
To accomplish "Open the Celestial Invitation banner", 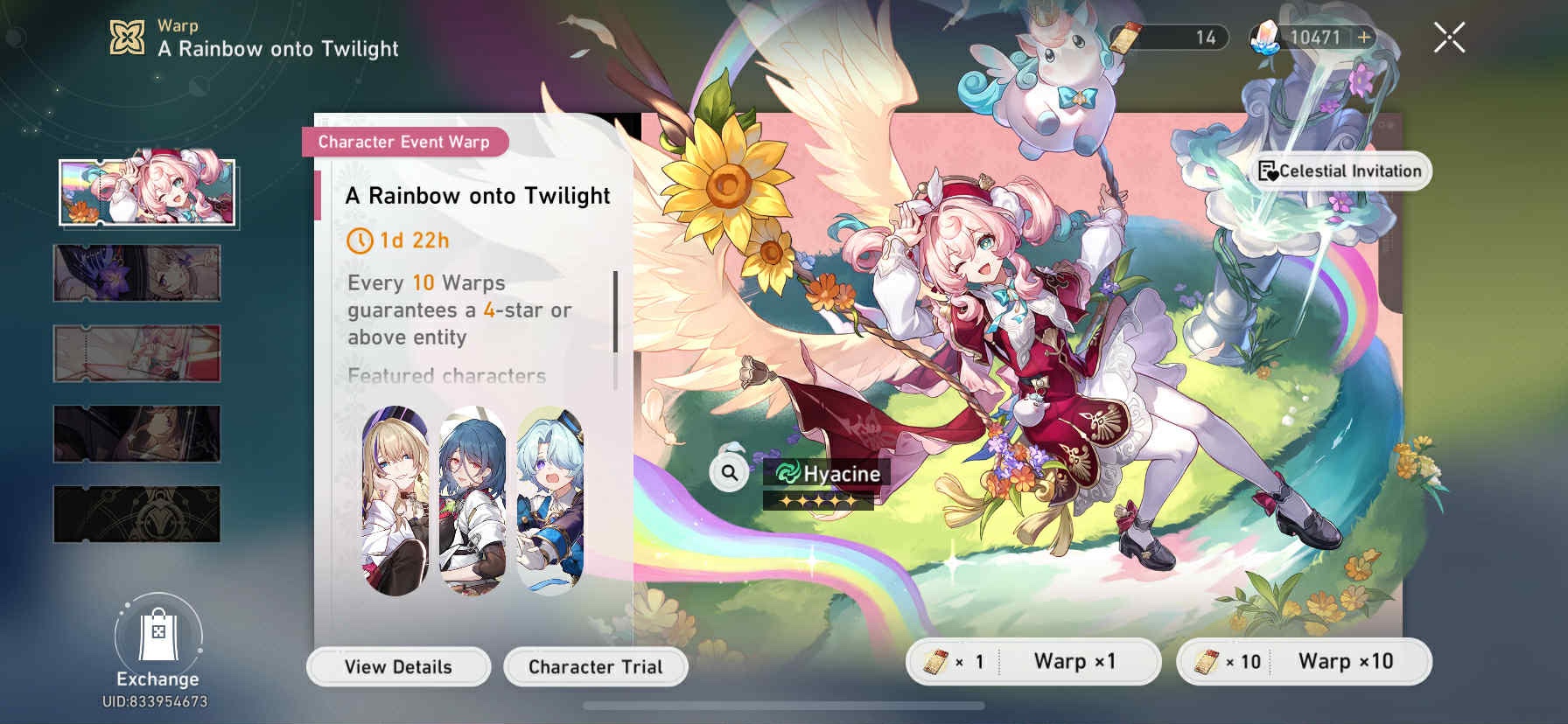I will pos(1344,171).
